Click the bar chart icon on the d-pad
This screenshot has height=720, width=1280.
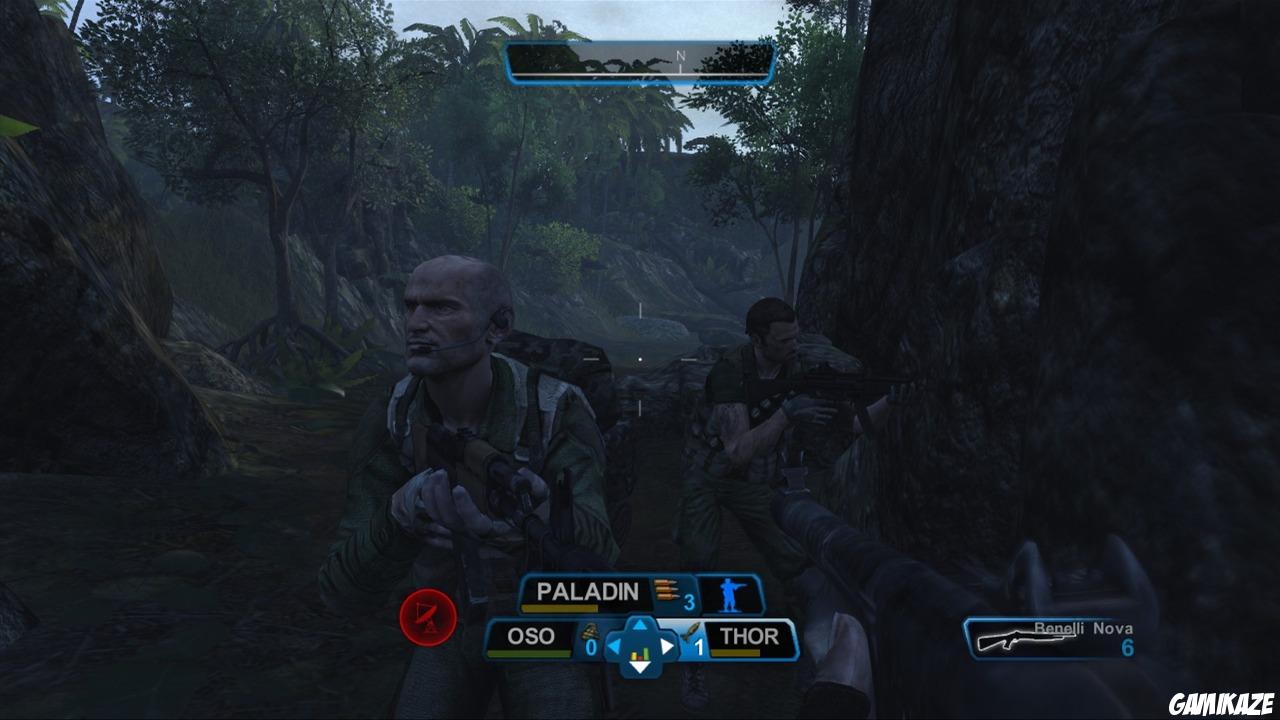point(640,653)
